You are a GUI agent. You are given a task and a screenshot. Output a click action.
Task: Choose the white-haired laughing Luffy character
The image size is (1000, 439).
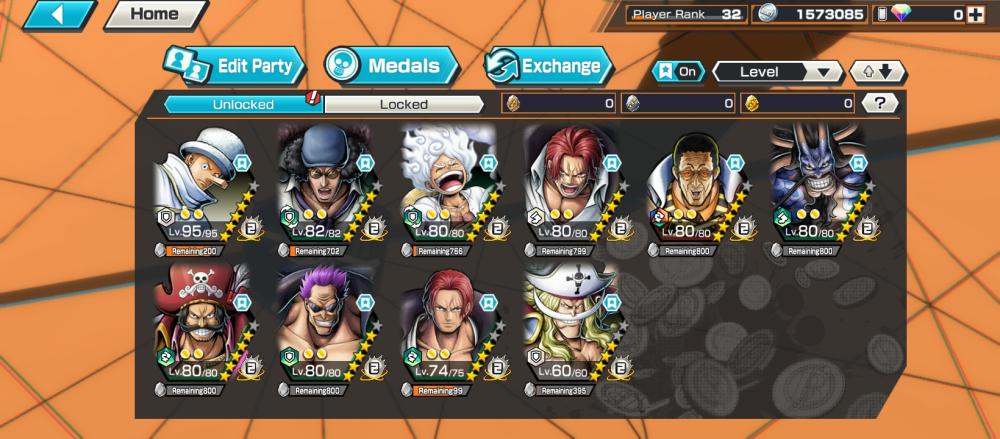(447, 189)
